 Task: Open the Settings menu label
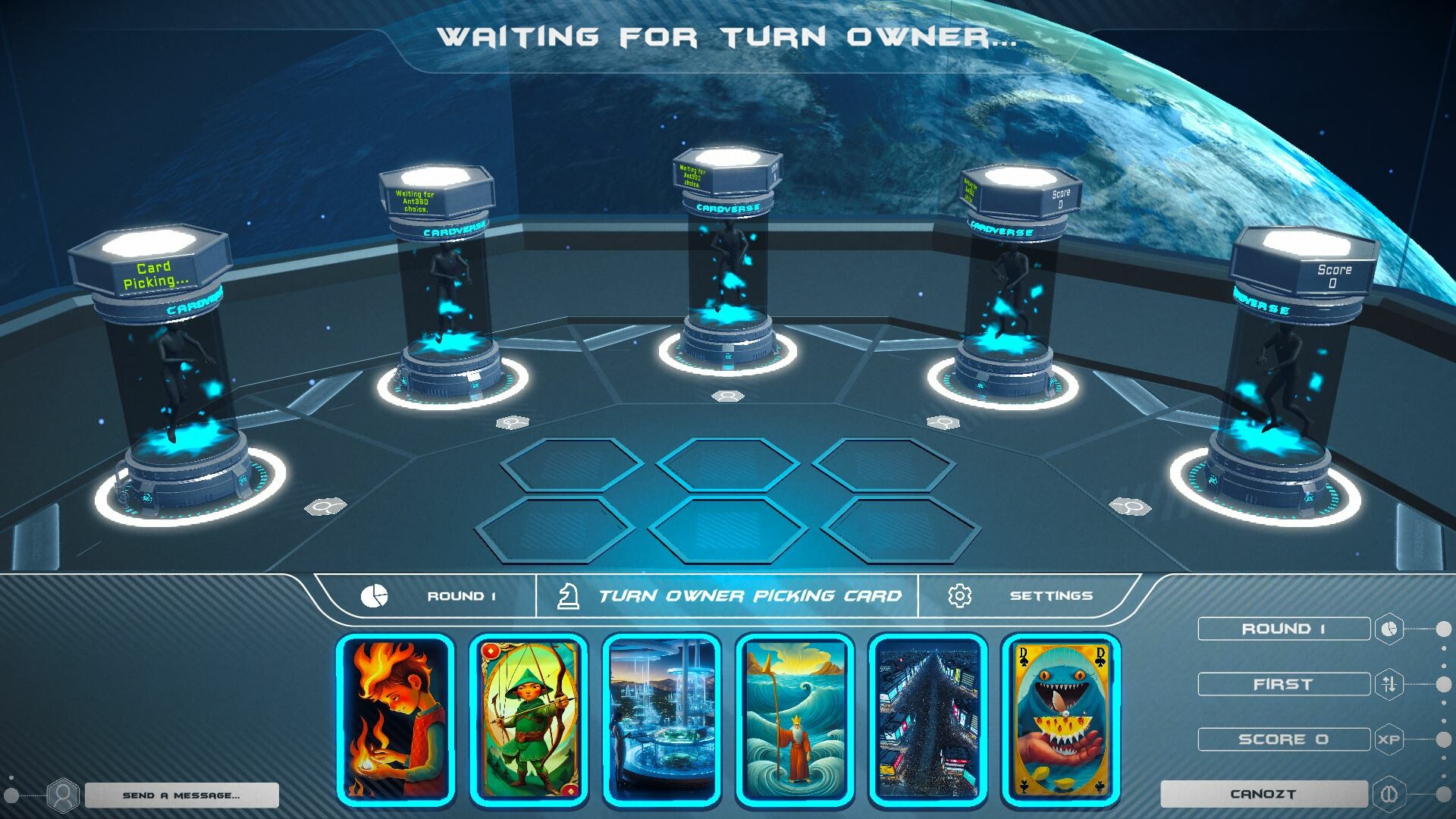click(1051, 597)
